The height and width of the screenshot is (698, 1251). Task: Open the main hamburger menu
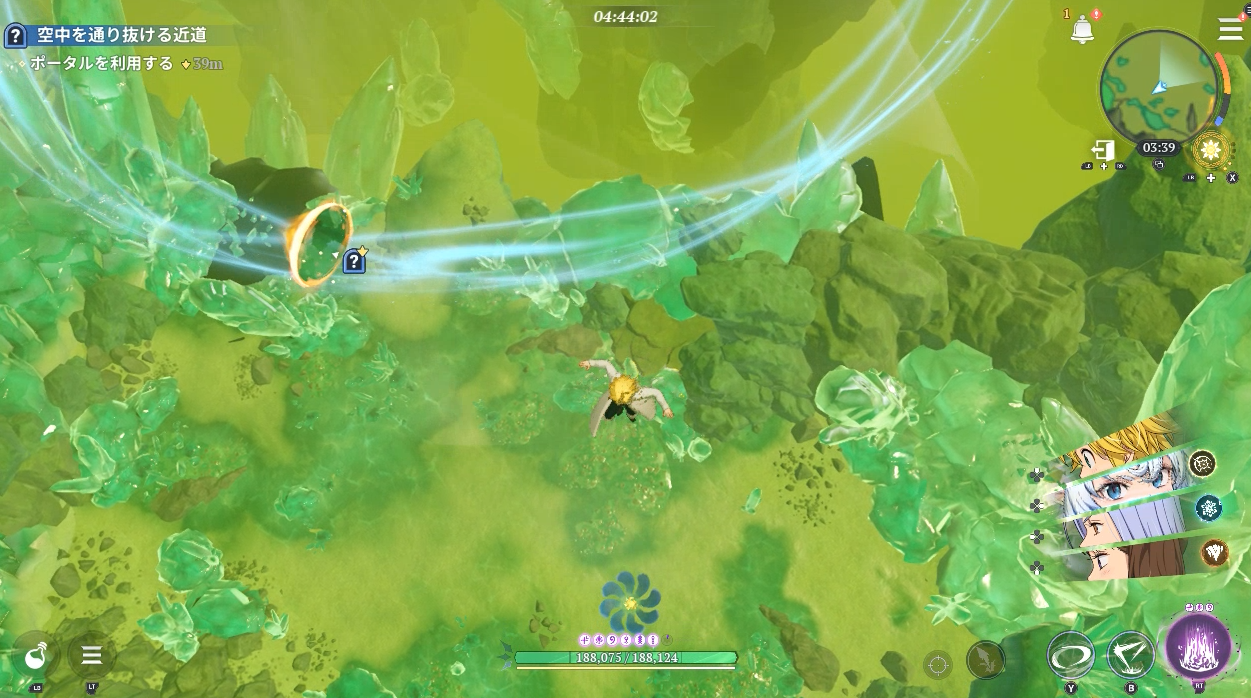1230,29
